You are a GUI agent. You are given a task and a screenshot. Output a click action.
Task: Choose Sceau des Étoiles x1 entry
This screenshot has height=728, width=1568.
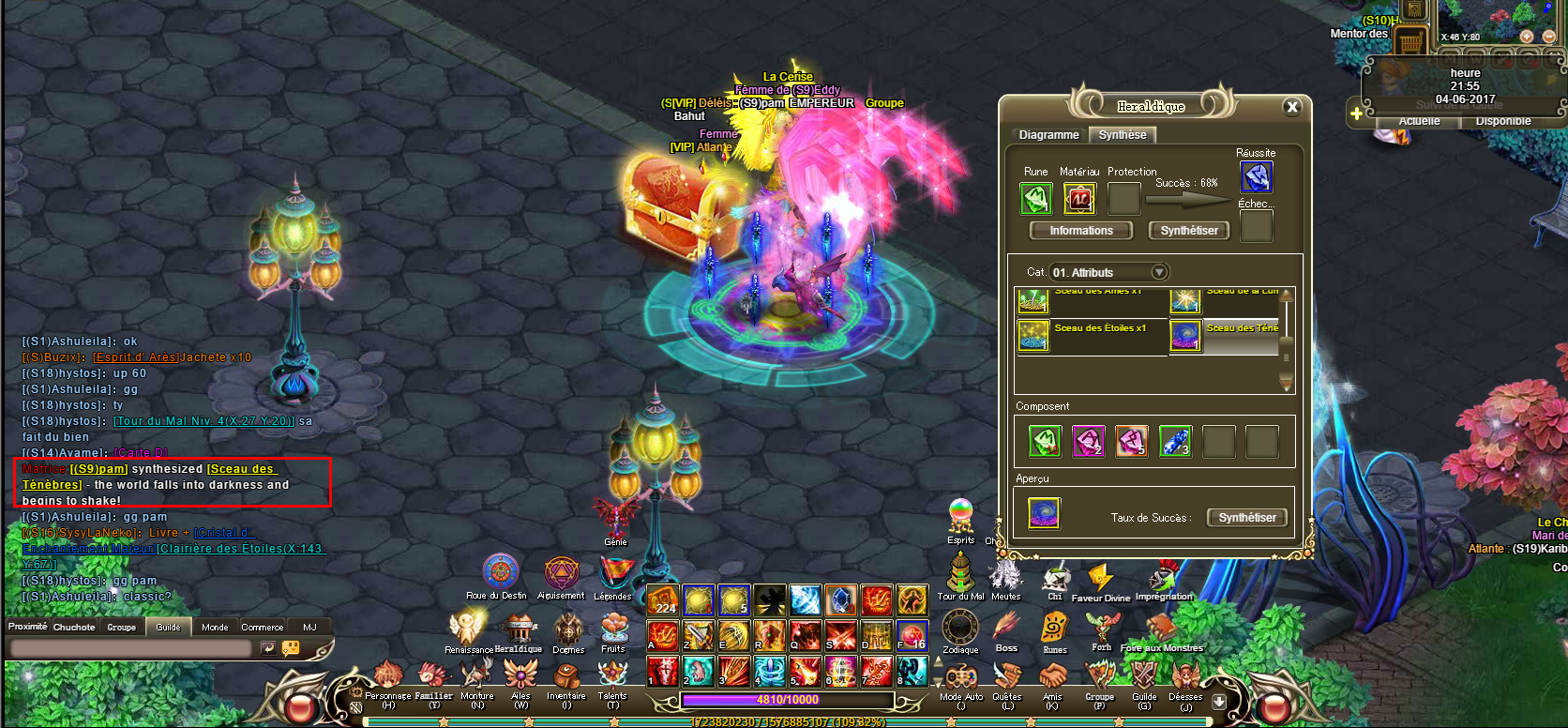click(x=1091, y=335)
